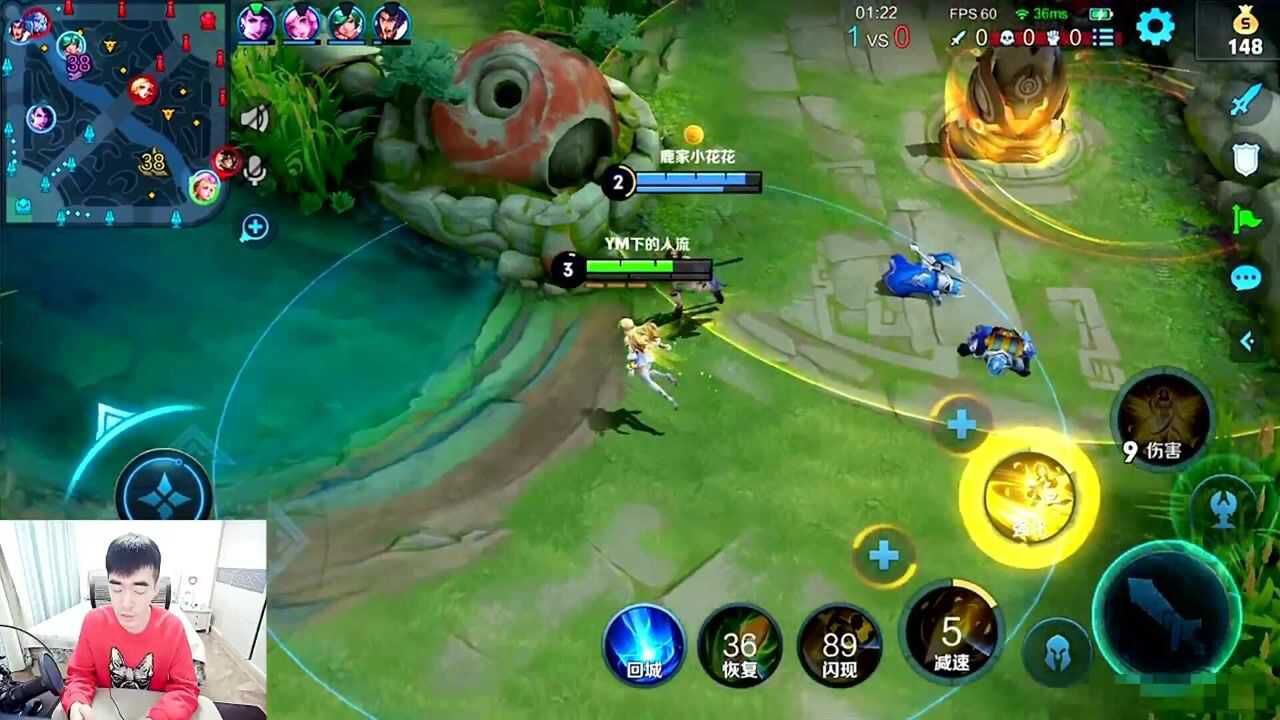The image size is (1280, 720).
Task: Cast the glowing yellow second skill
Action: [1029, 497]
